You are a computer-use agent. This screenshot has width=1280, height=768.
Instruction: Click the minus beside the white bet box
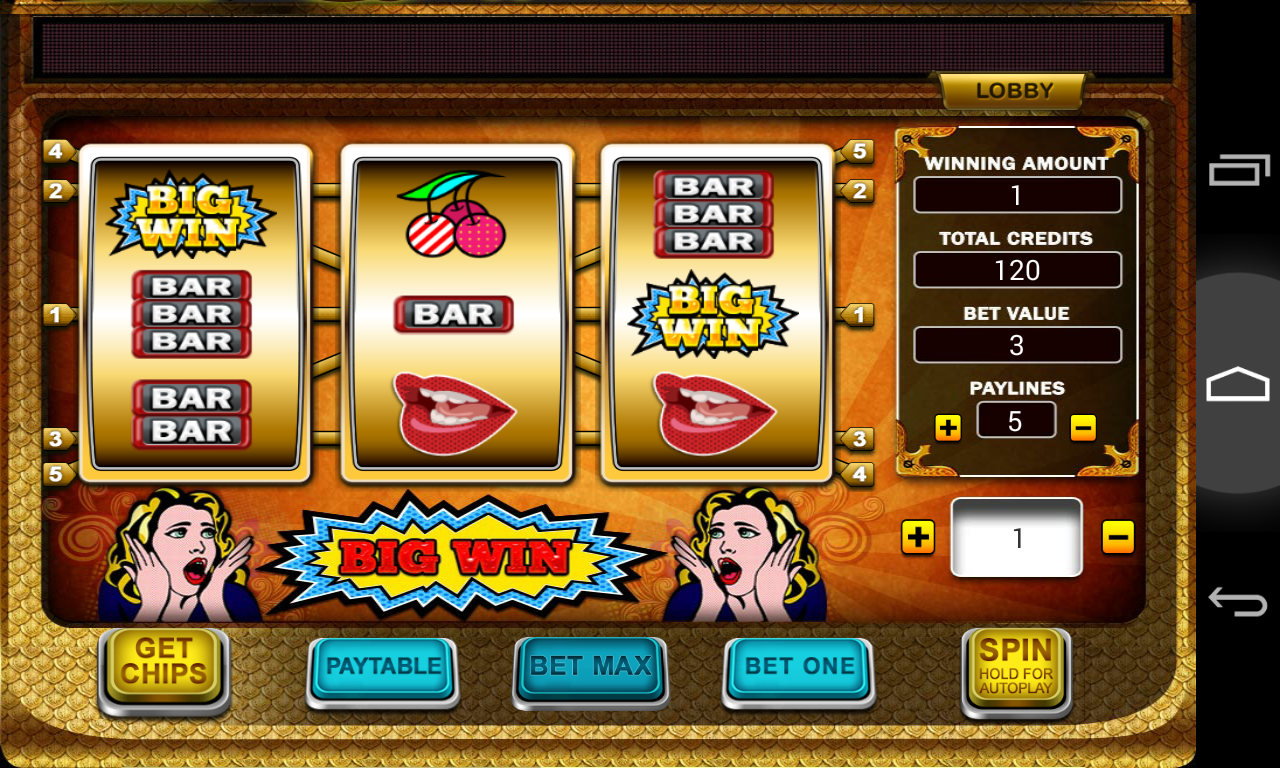coord(1118,537)
